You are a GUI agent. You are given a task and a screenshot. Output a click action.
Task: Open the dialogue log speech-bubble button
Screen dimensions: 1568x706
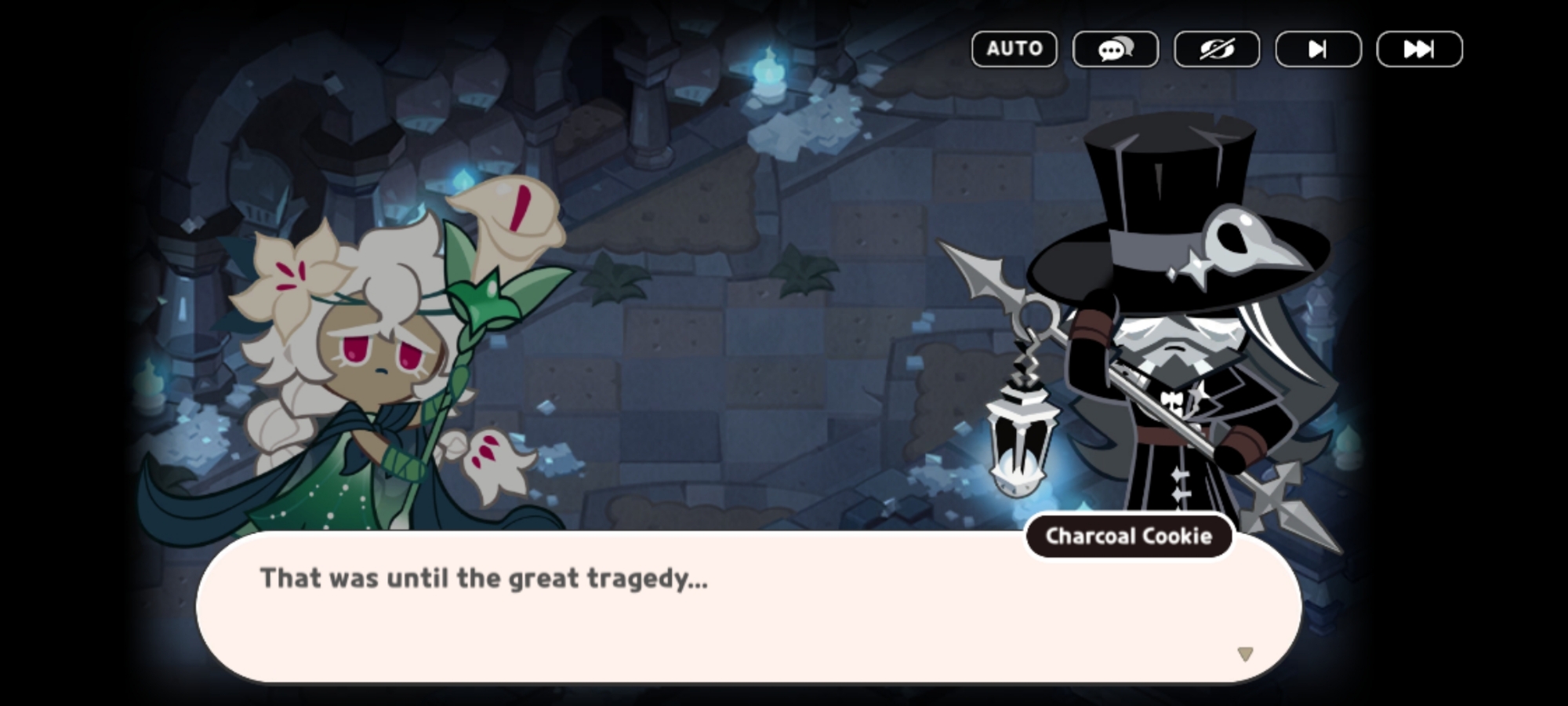1115,49
